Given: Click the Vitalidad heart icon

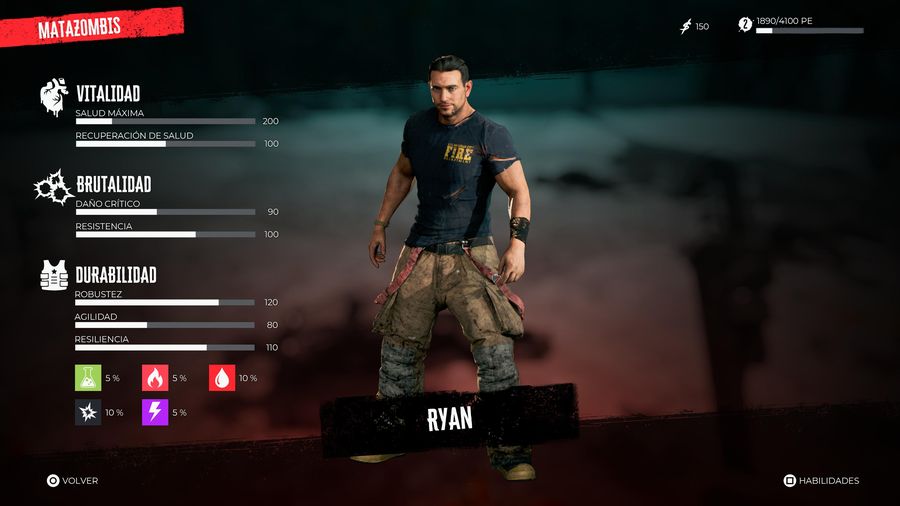Looking at the screenshot, I should (54, 98).
